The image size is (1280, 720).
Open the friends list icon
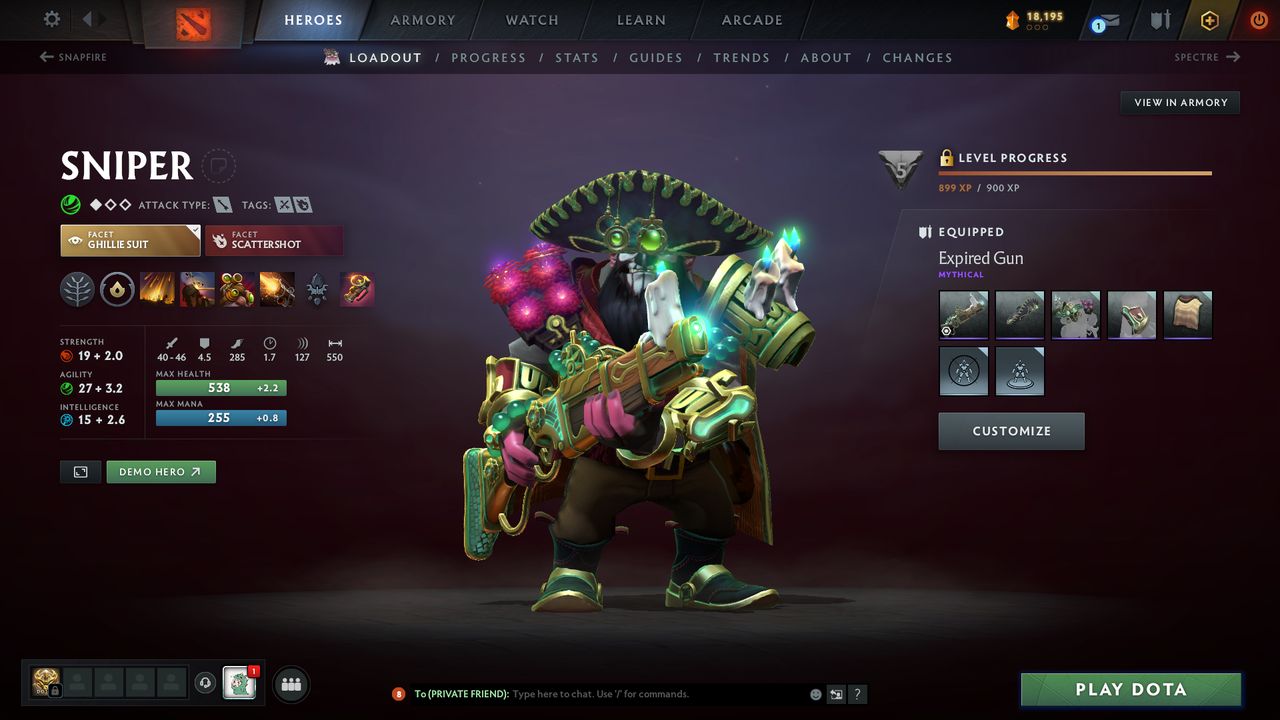[x=289, y=684]
